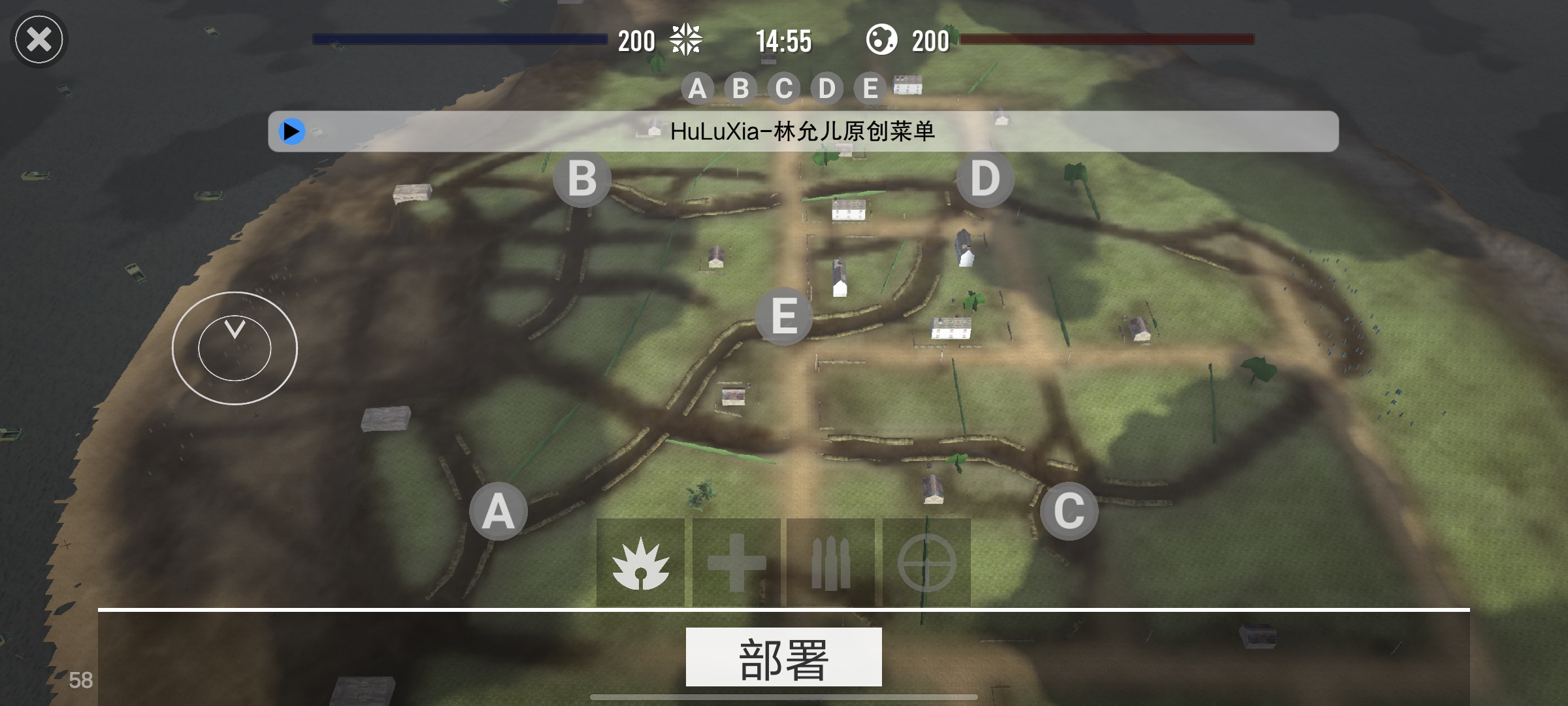Pick the support class bullets icon
This screenshot has width=1568, height=706.
click(x=830, y=563)
